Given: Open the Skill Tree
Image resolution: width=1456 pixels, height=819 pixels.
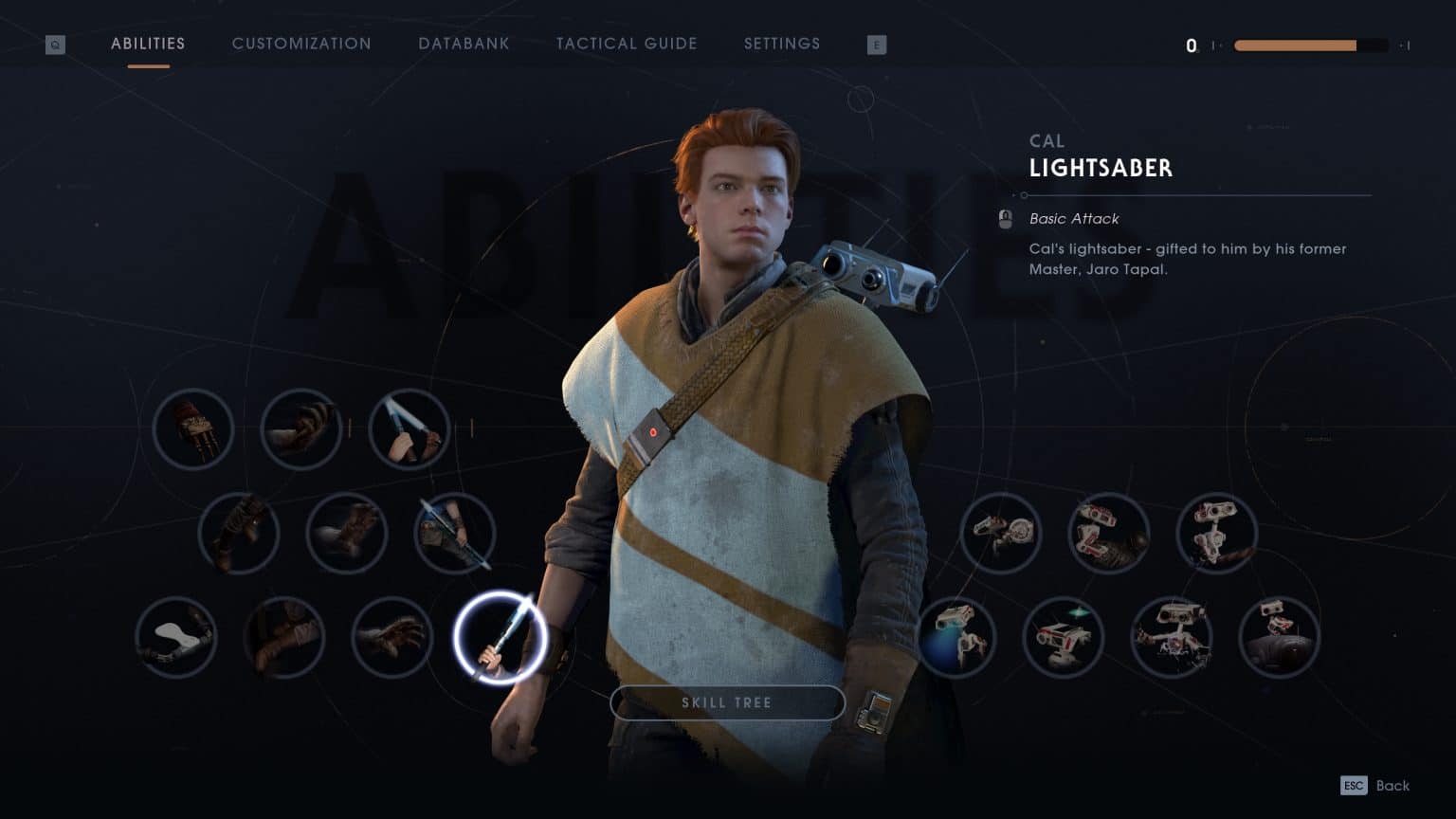Looking at the screenshot, I should 727,702.
